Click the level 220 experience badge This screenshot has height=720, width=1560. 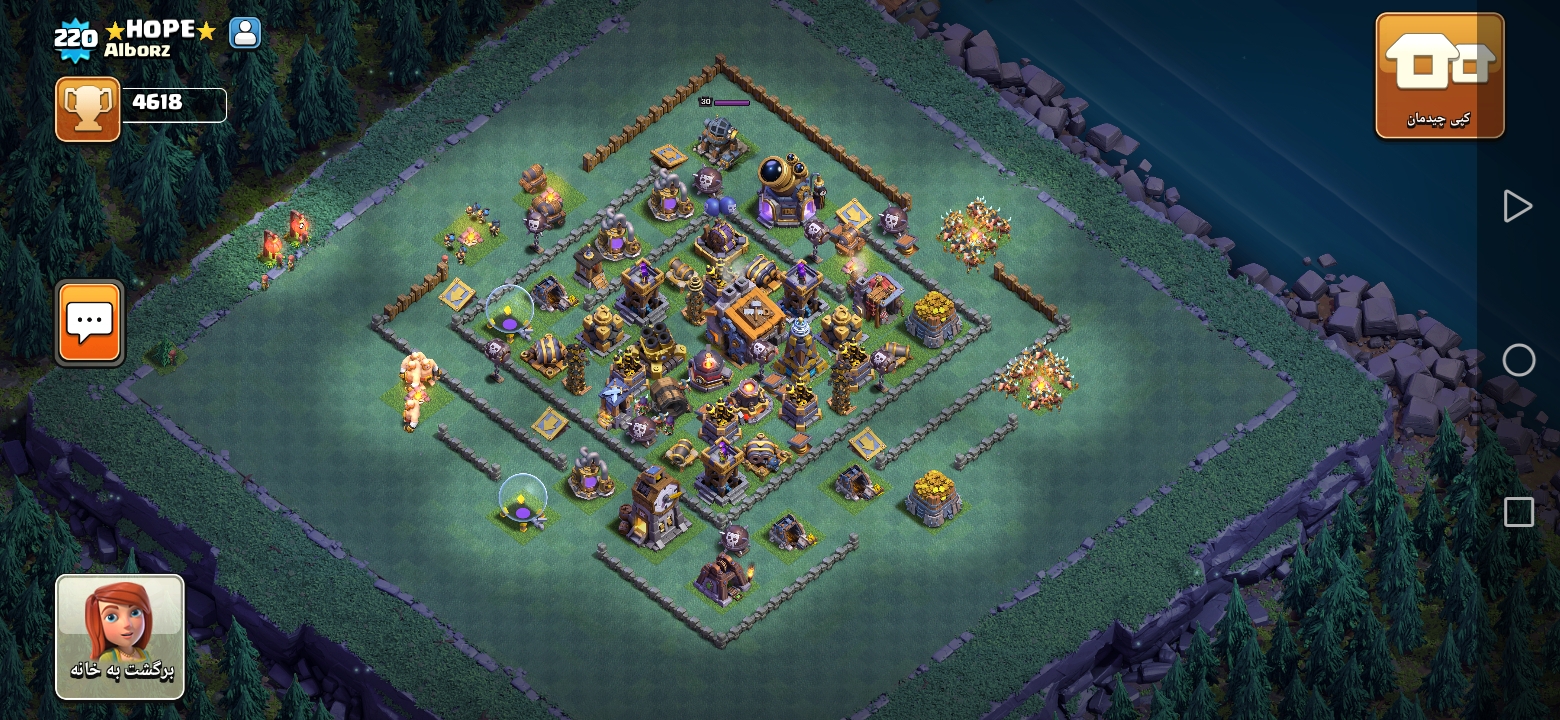(75, 40)
